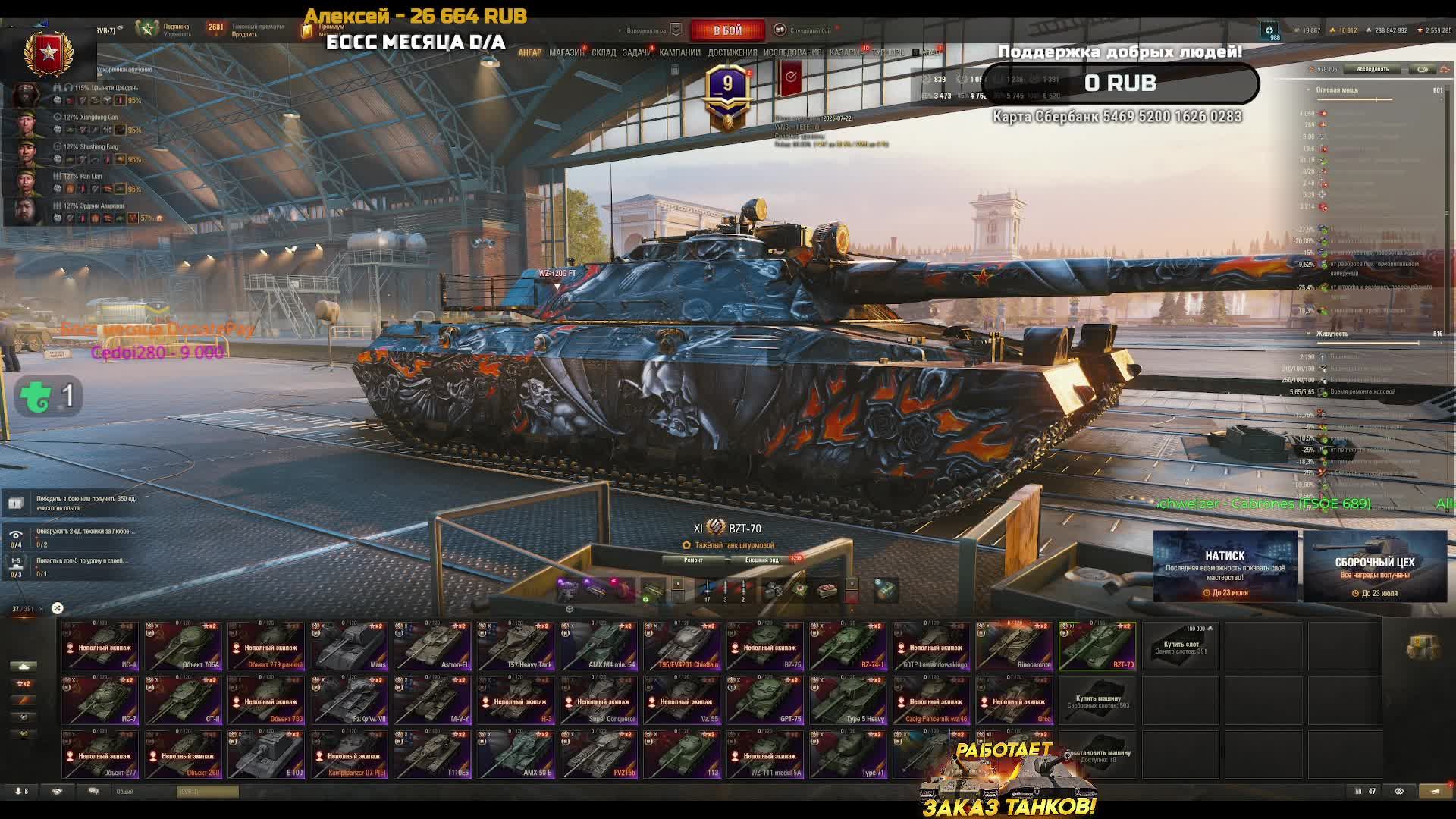
Task: Open the МАГАЗИН store tab
Action: point(566,52)
